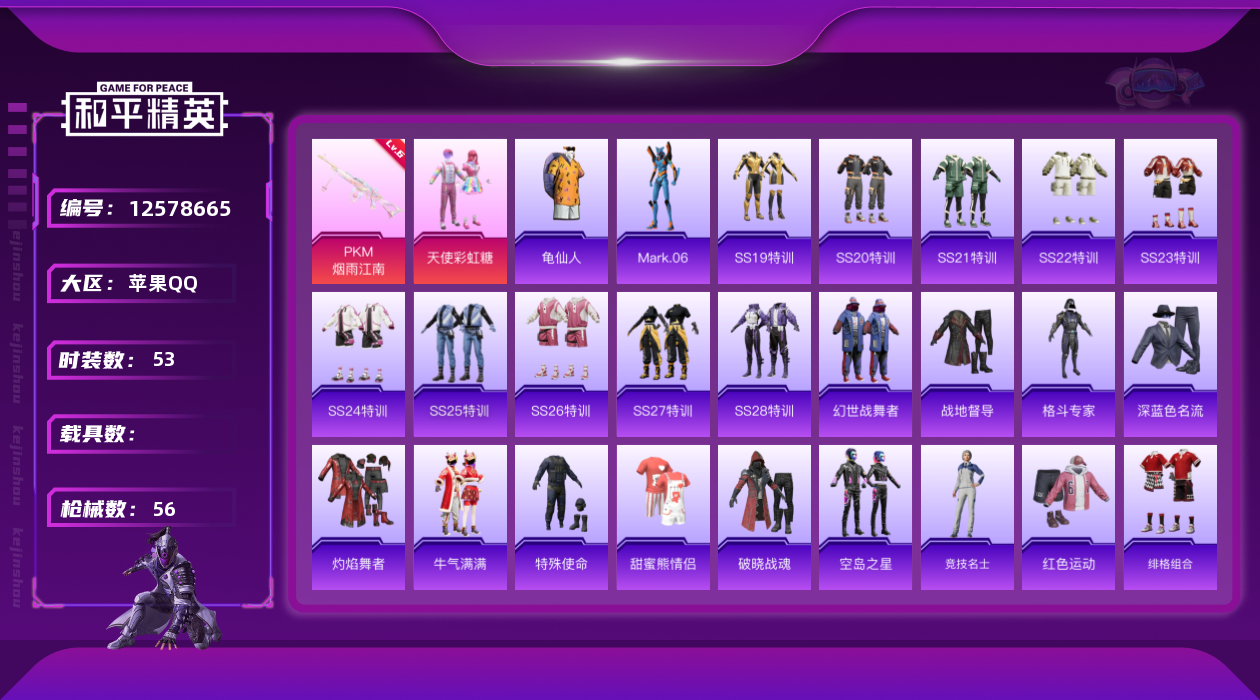The image size is (1260, 700).
Task: Select the Mark.06 outfit card
Action: click(x=663, y=210)
